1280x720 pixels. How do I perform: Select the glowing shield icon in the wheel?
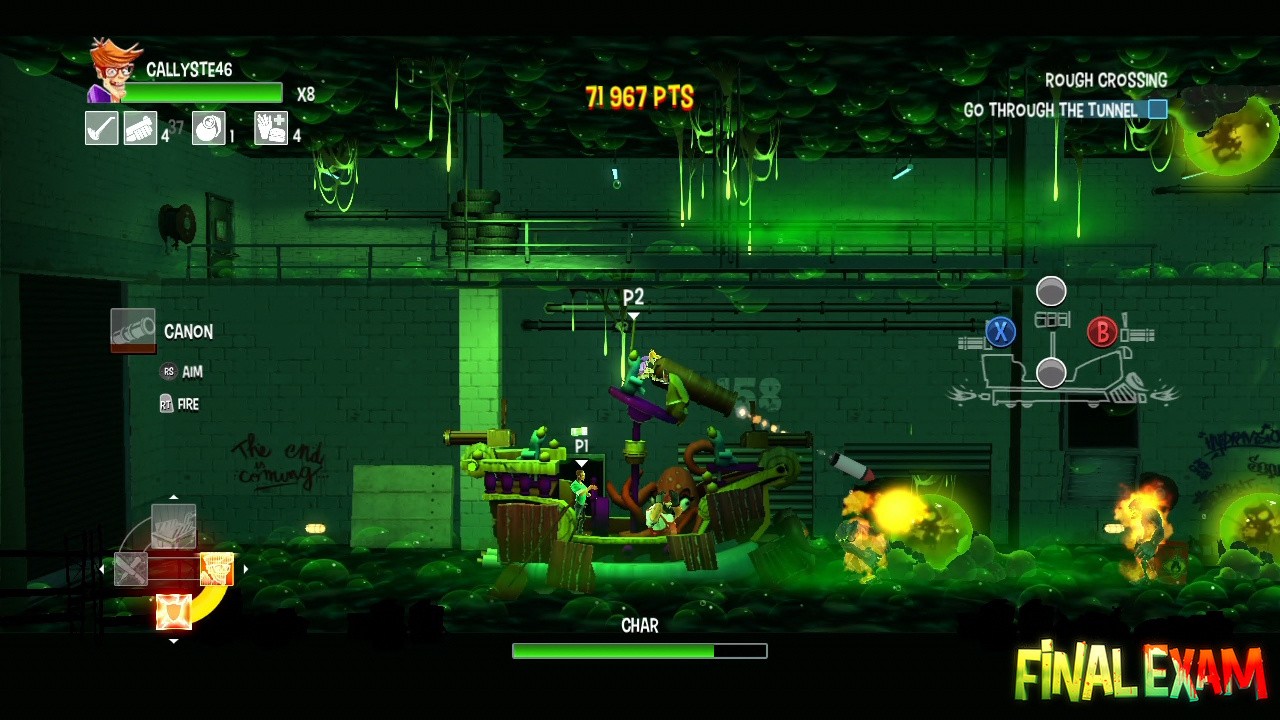tap(174, 611)
